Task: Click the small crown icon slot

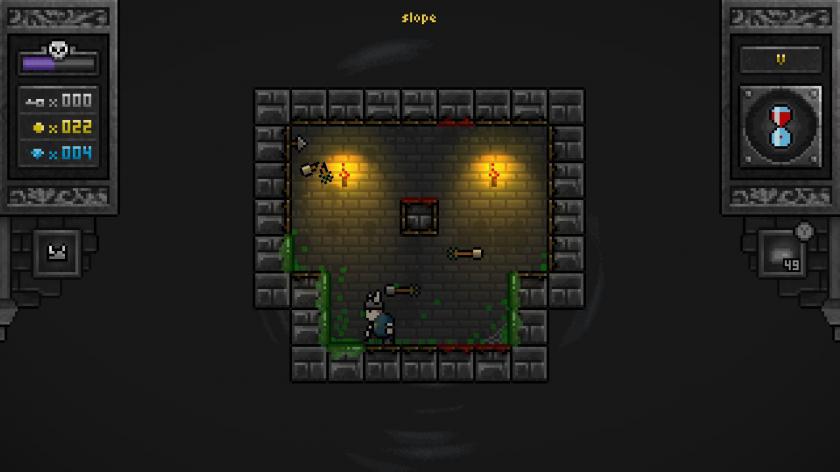Action: pos(56,254)
